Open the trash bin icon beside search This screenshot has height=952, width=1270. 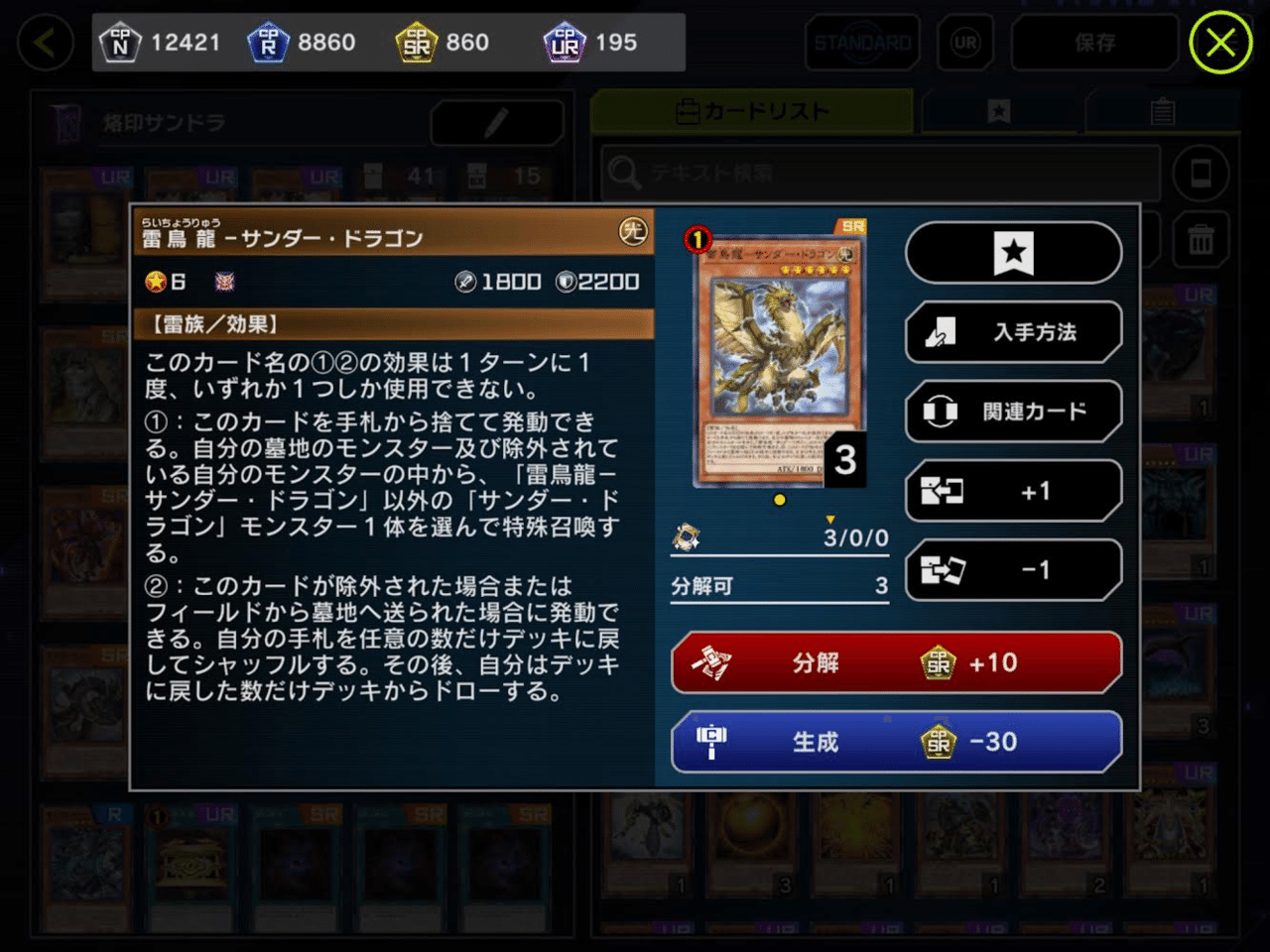[x=1201, y=238]
